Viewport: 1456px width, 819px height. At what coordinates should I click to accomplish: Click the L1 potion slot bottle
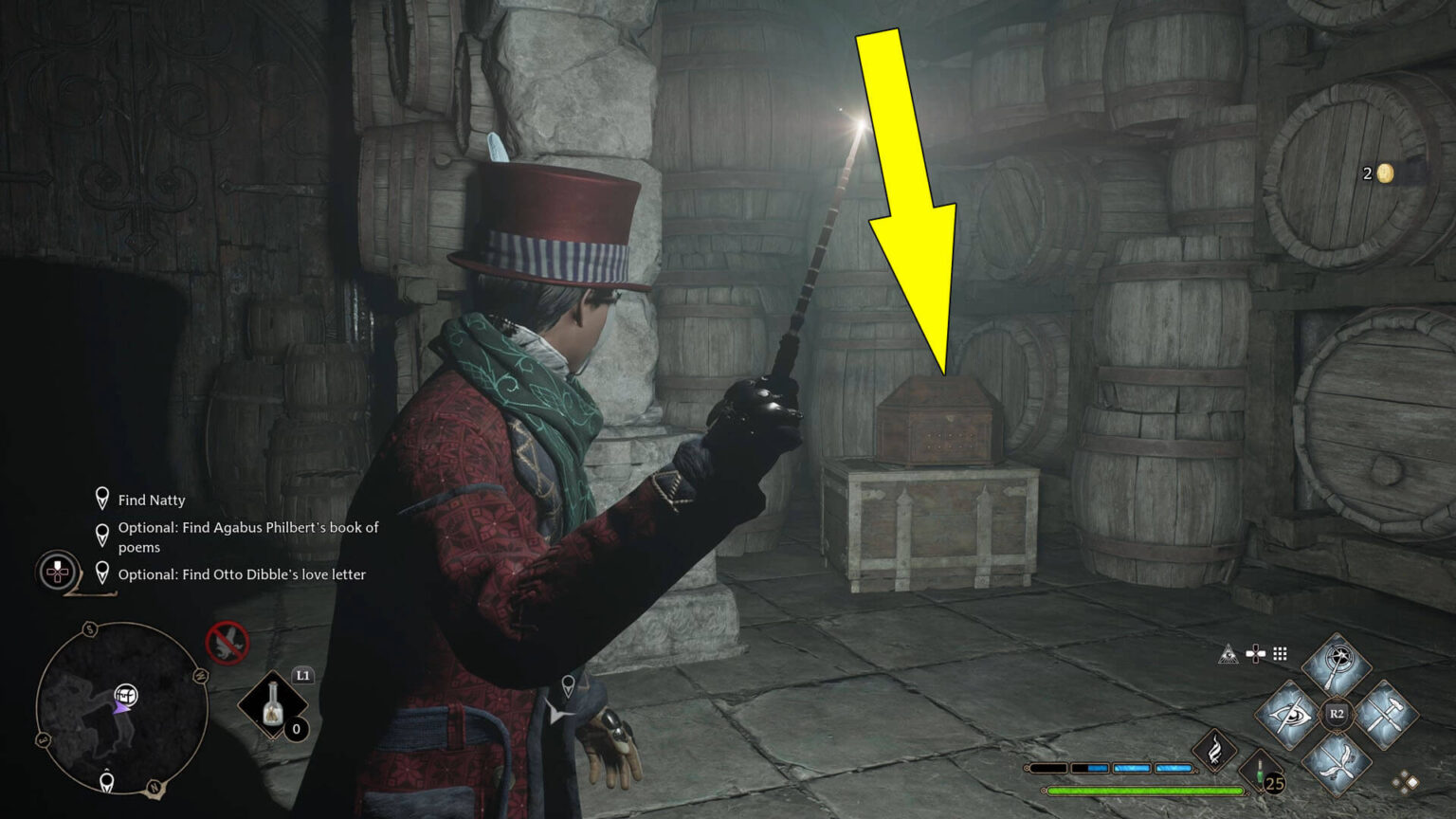pyautogui.click(x=274, y=704)
